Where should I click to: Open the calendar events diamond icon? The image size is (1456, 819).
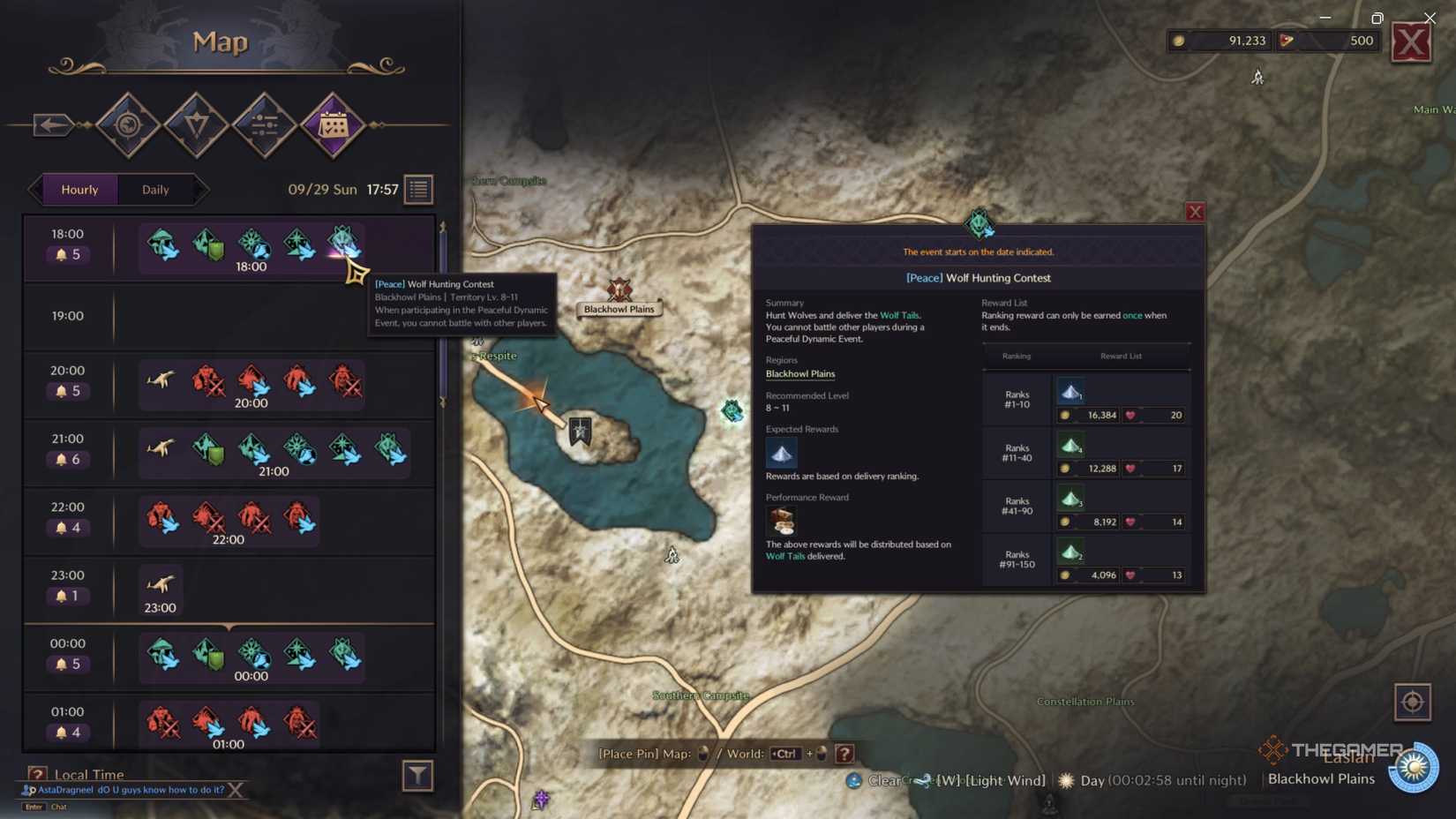coord(333,125)
